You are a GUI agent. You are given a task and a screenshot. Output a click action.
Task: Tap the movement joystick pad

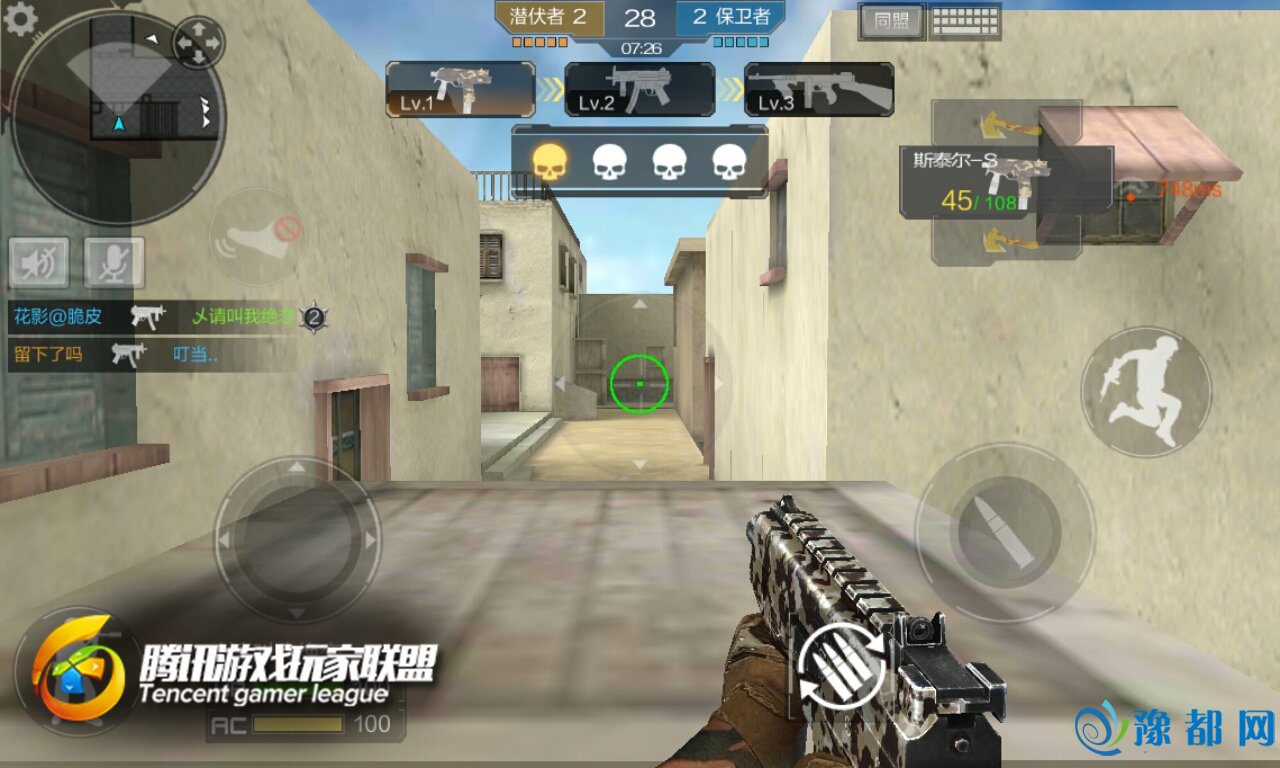(297, 541)
